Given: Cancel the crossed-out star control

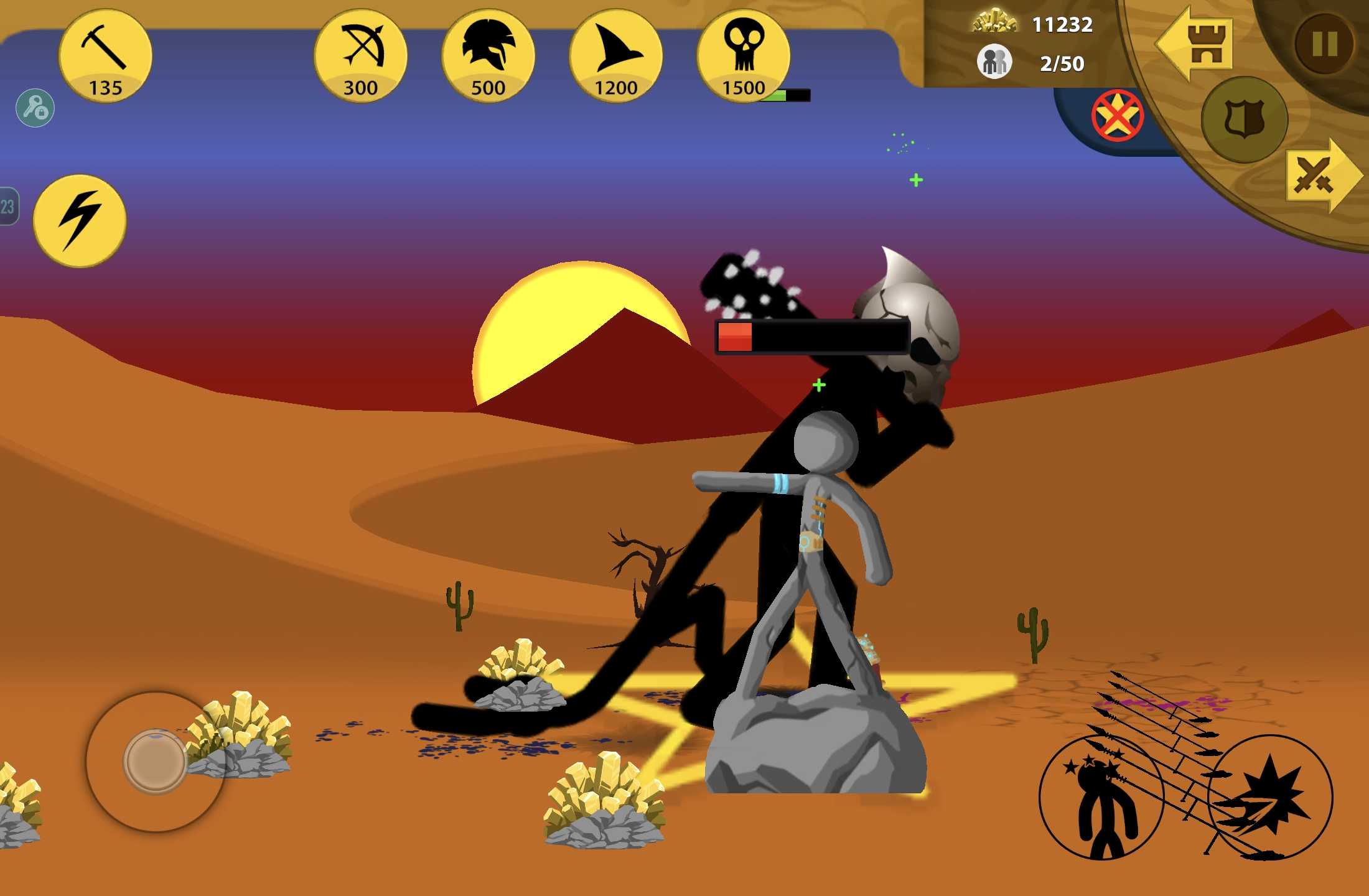Looking at the screenshot, I should (x=1117, y=116).
